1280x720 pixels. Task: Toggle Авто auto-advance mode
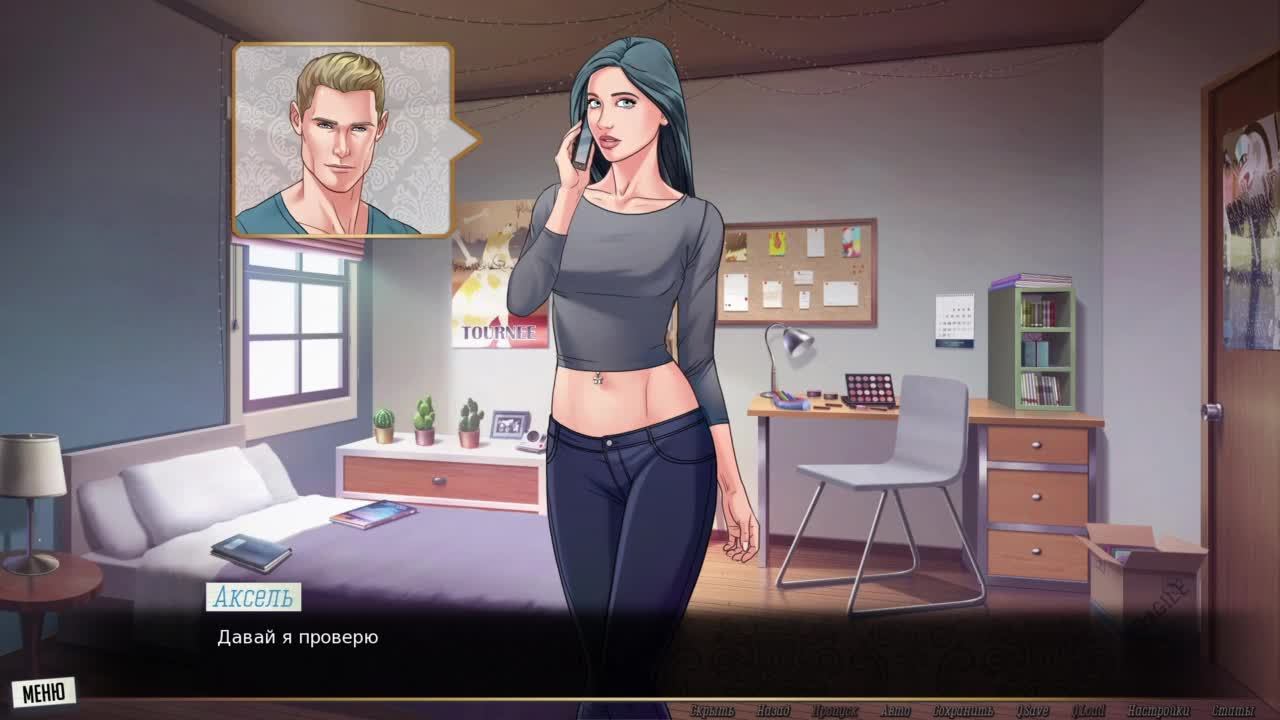[895, 711]
